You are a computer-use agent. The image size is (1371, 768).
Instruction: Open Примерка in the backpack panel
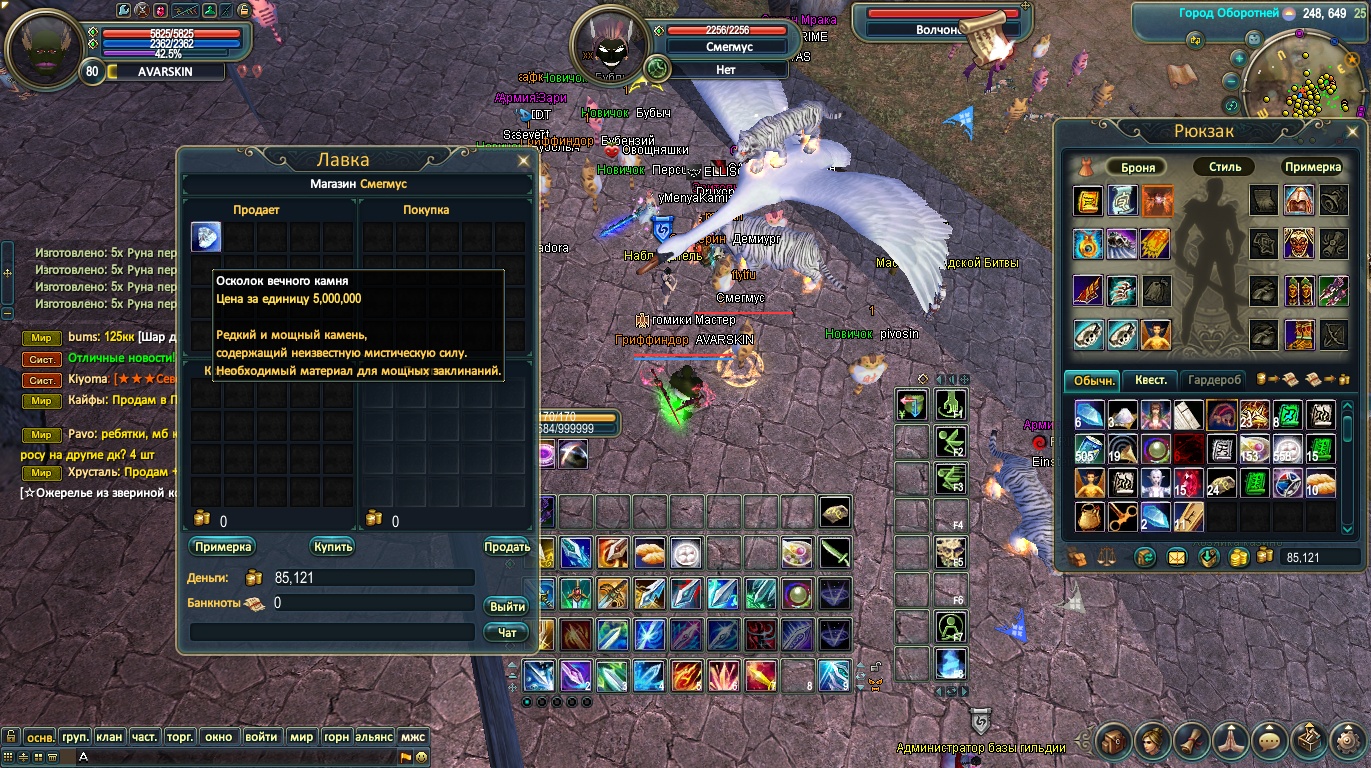coord(1312,167)
